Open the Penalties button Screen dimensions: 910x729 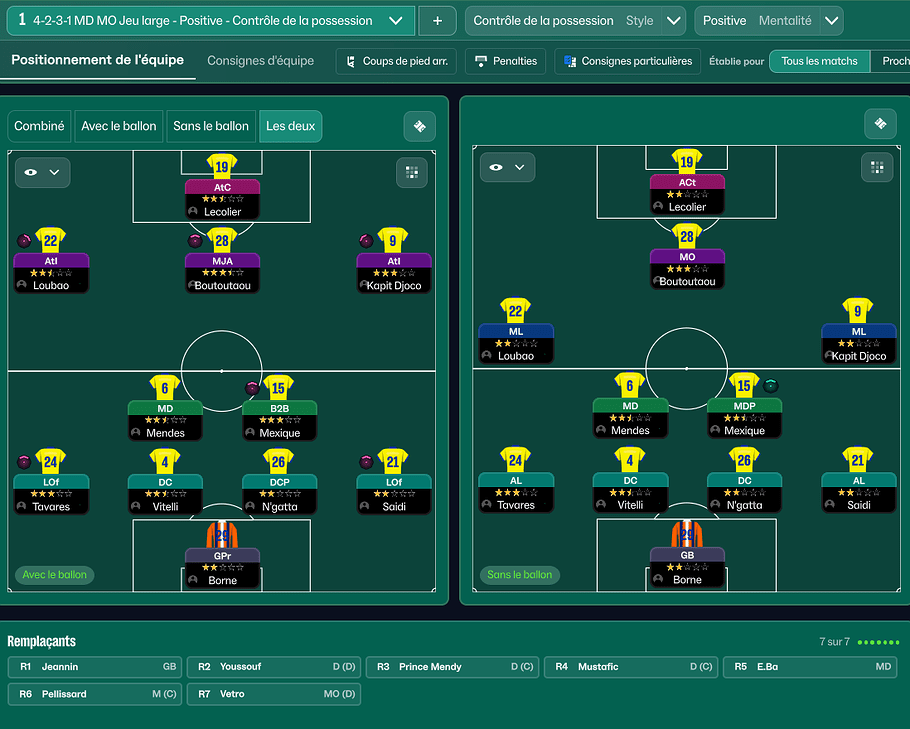click(506, 61)
